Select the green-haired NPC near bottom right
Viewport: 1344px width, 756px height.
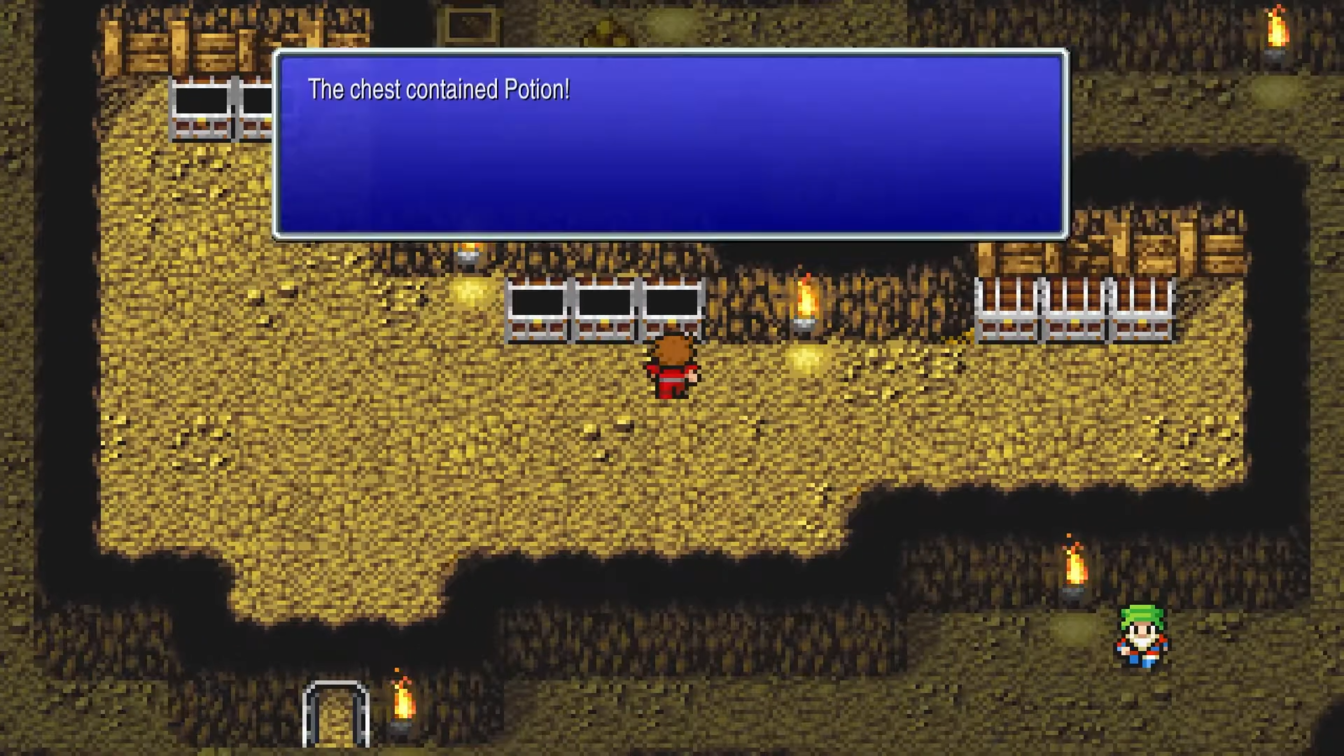[1142, 637]
